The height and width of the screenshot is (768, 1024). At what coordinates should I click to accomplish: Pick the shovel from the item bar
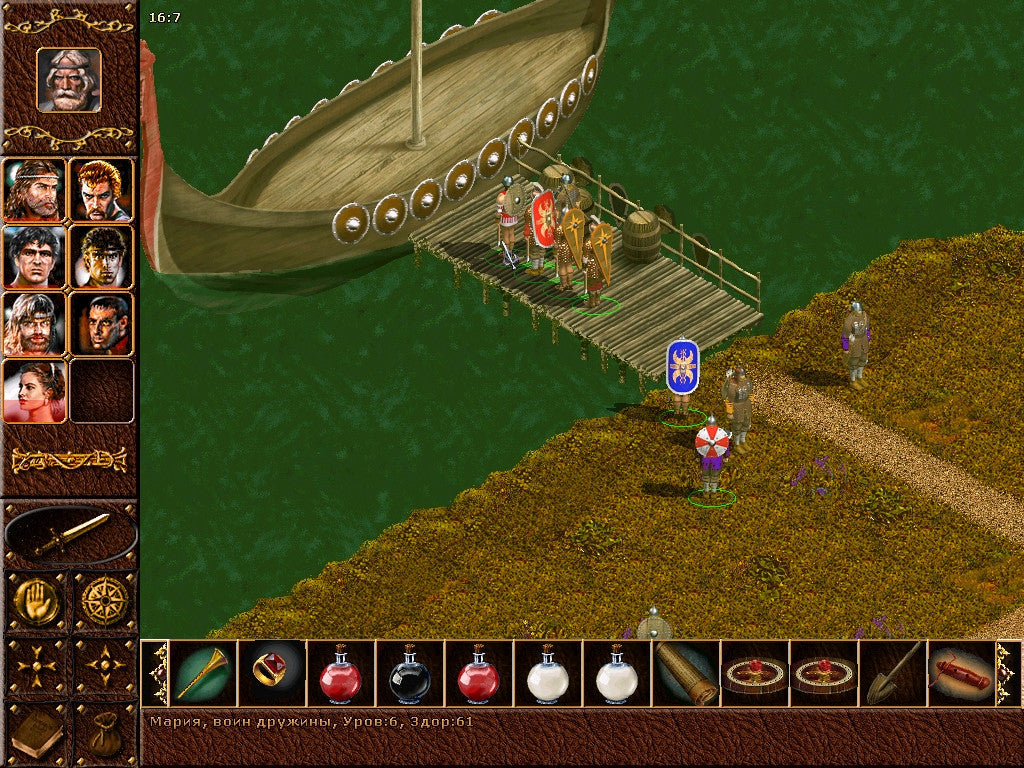[893, 674]
